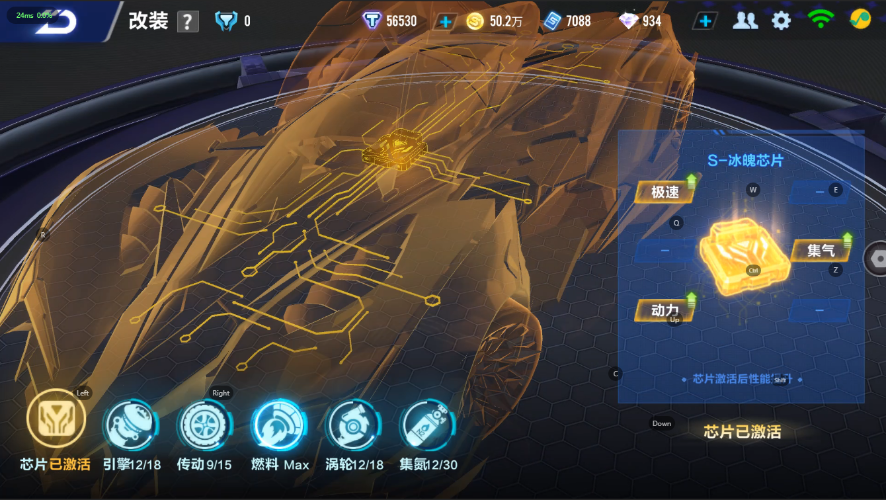Tap the gold coin currency icon
Viewport: 886px width, 500px height.
pos(475,21)
